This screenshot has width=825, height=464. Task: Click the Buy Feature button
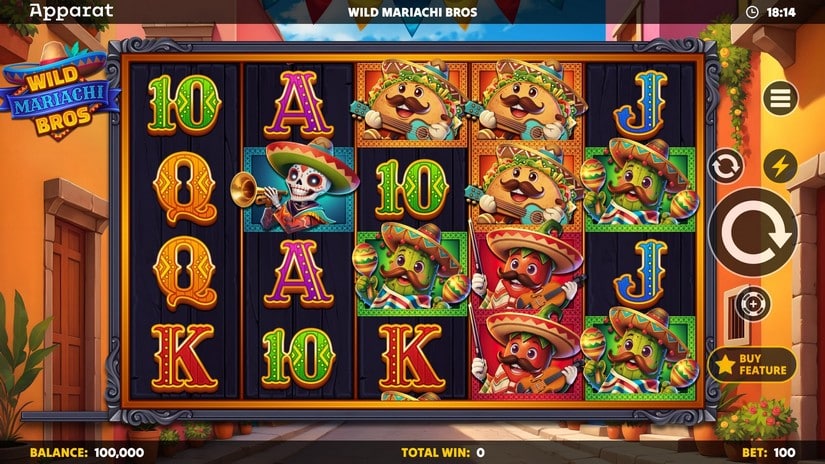coord(752,364)
